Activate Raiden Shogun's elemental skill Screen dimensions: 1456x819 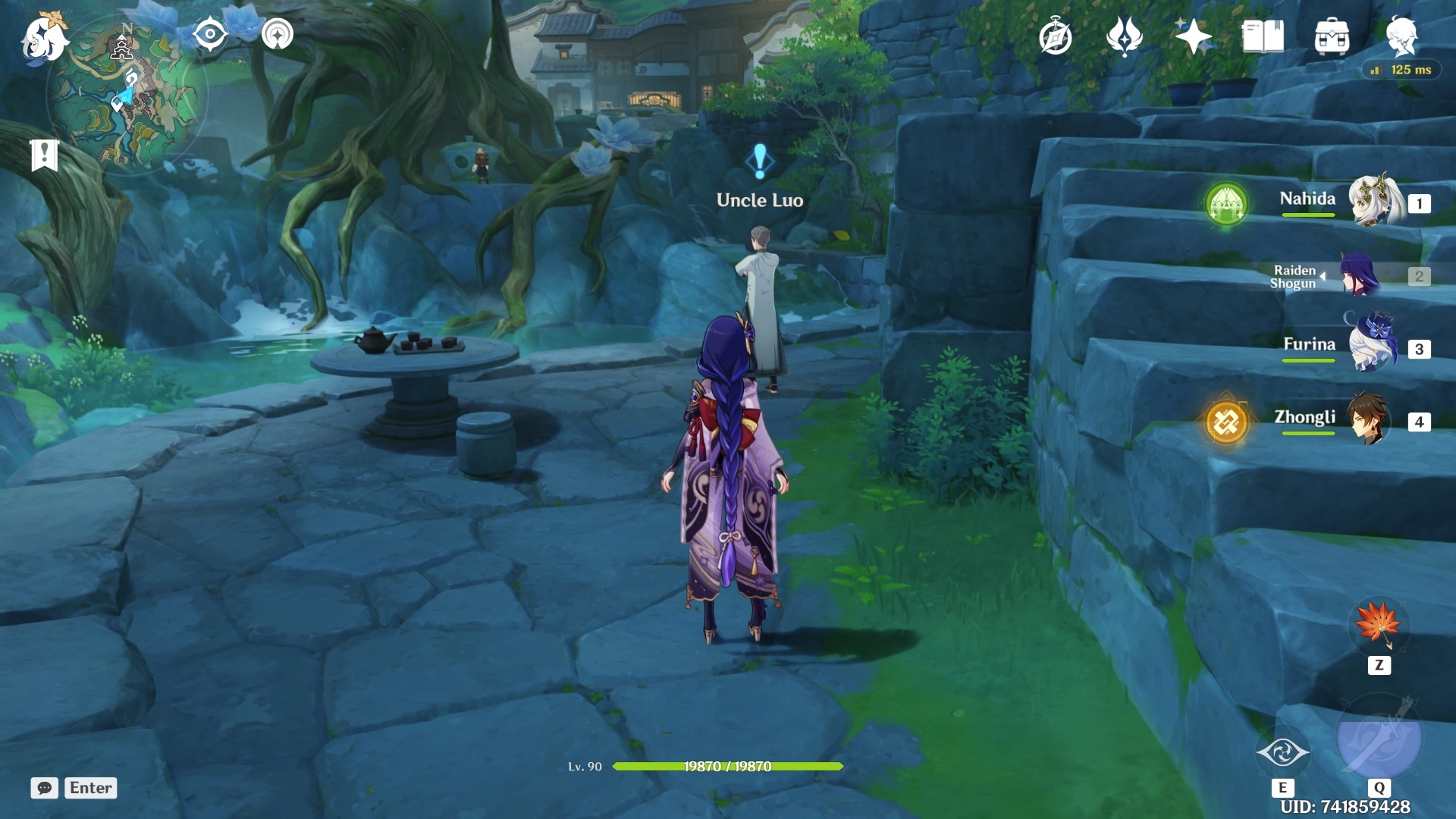pyautogui.click(x=1283, y=752)
